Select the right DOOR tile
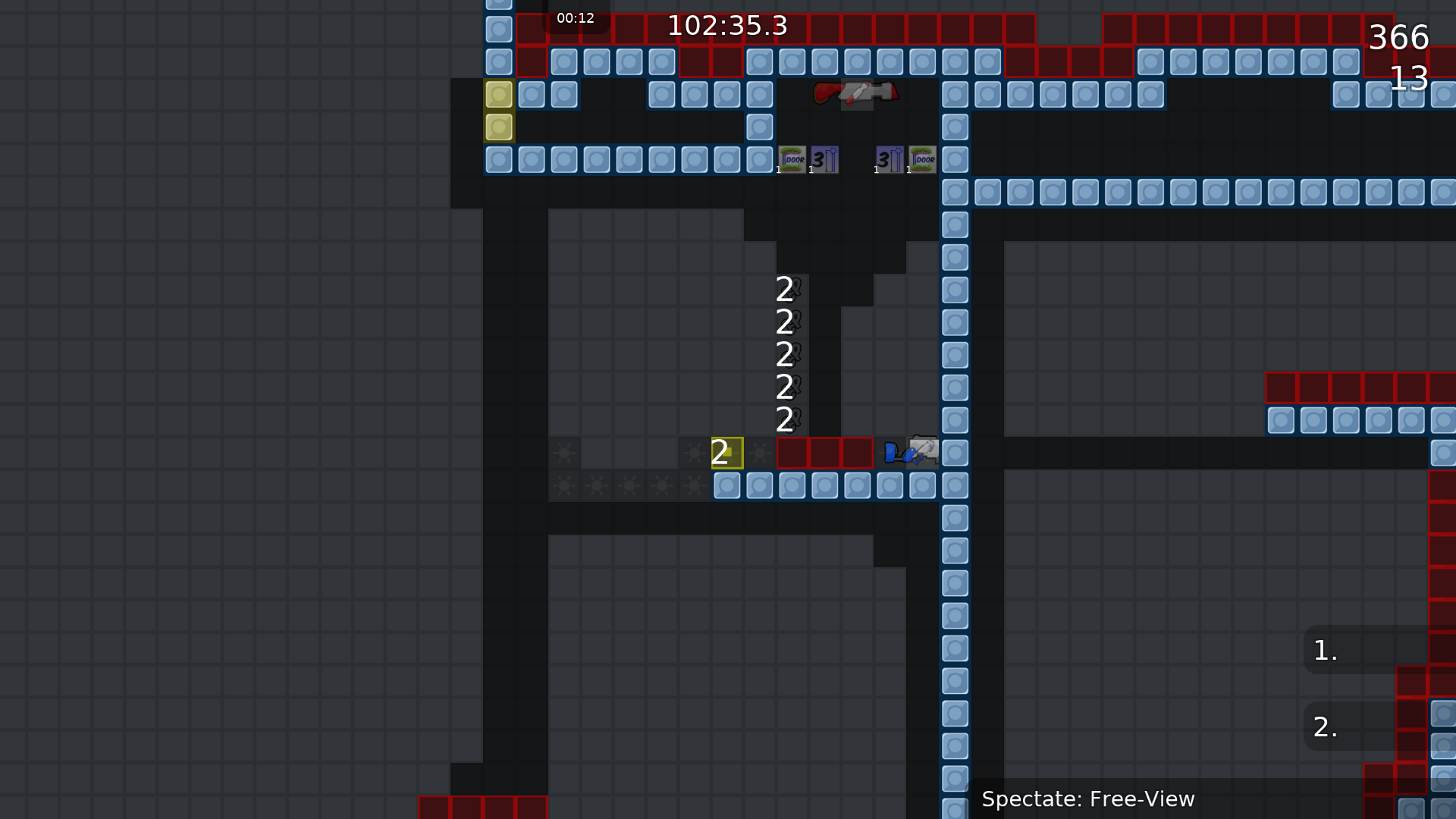 pos(921,159)
